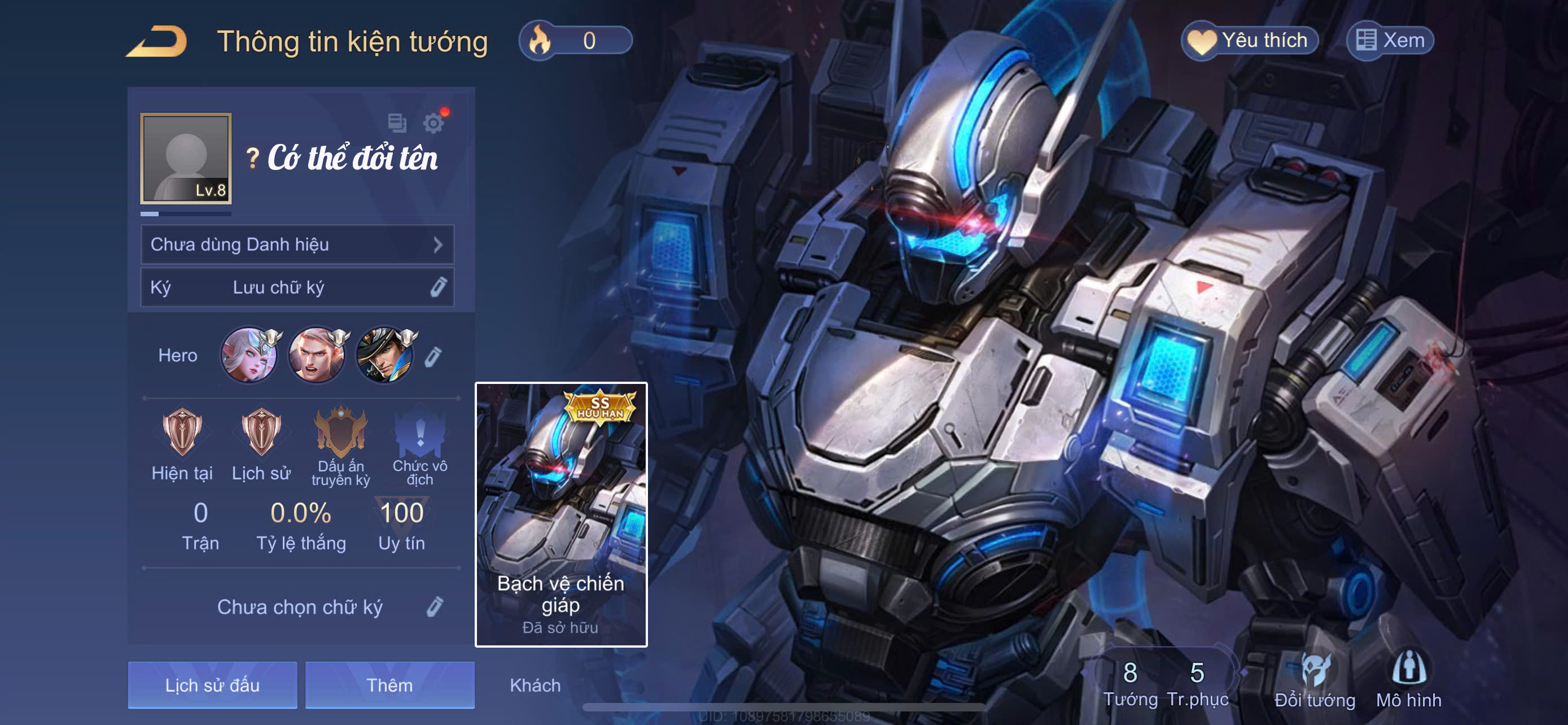Screen dimensions: 1568x725
Task: Open the Xem view button
Action: coord(1390,41)
